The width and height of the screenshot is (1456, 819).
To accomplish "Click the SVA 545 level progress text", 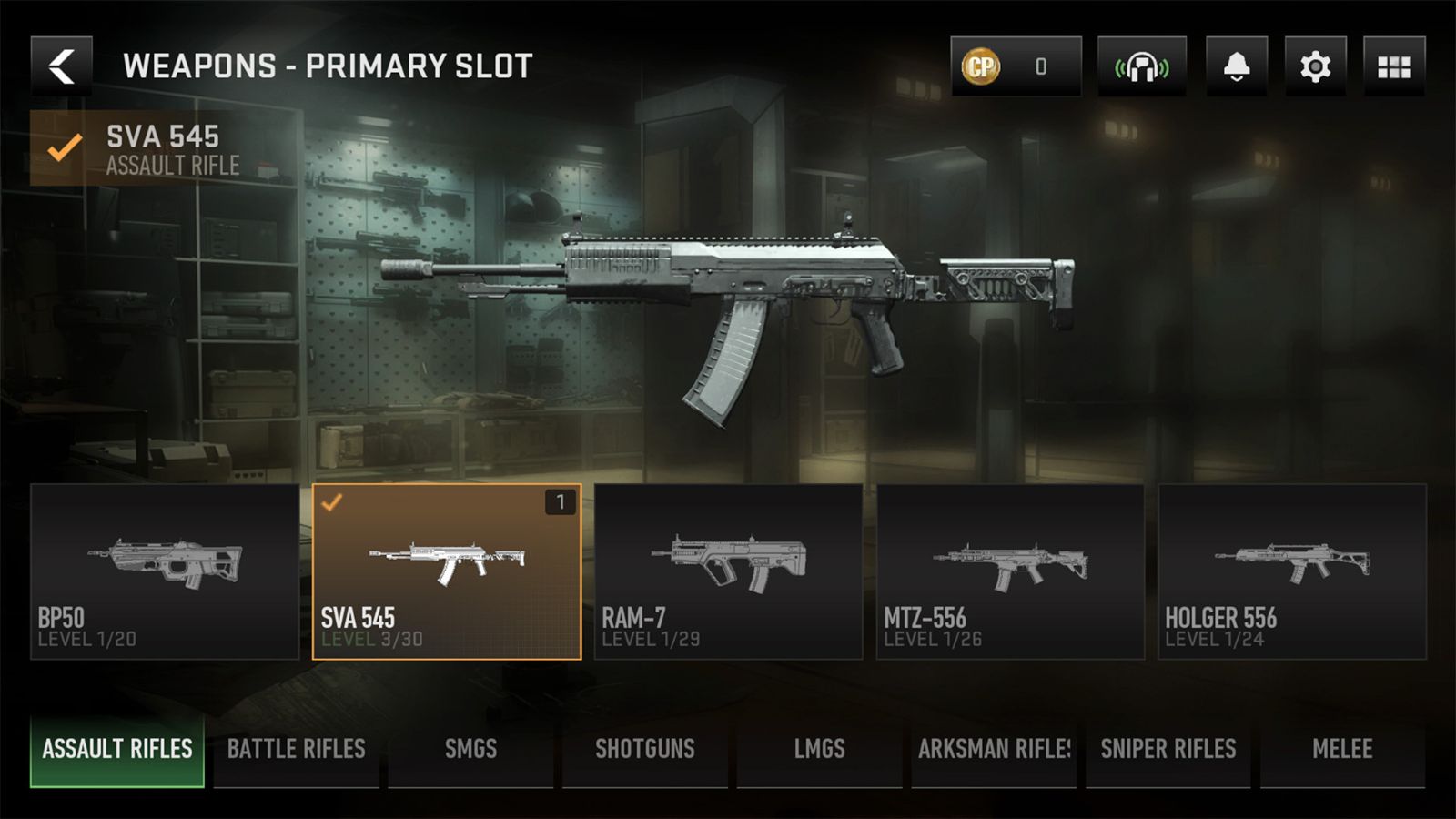I will pyautogui.click(x=370, y=641).
